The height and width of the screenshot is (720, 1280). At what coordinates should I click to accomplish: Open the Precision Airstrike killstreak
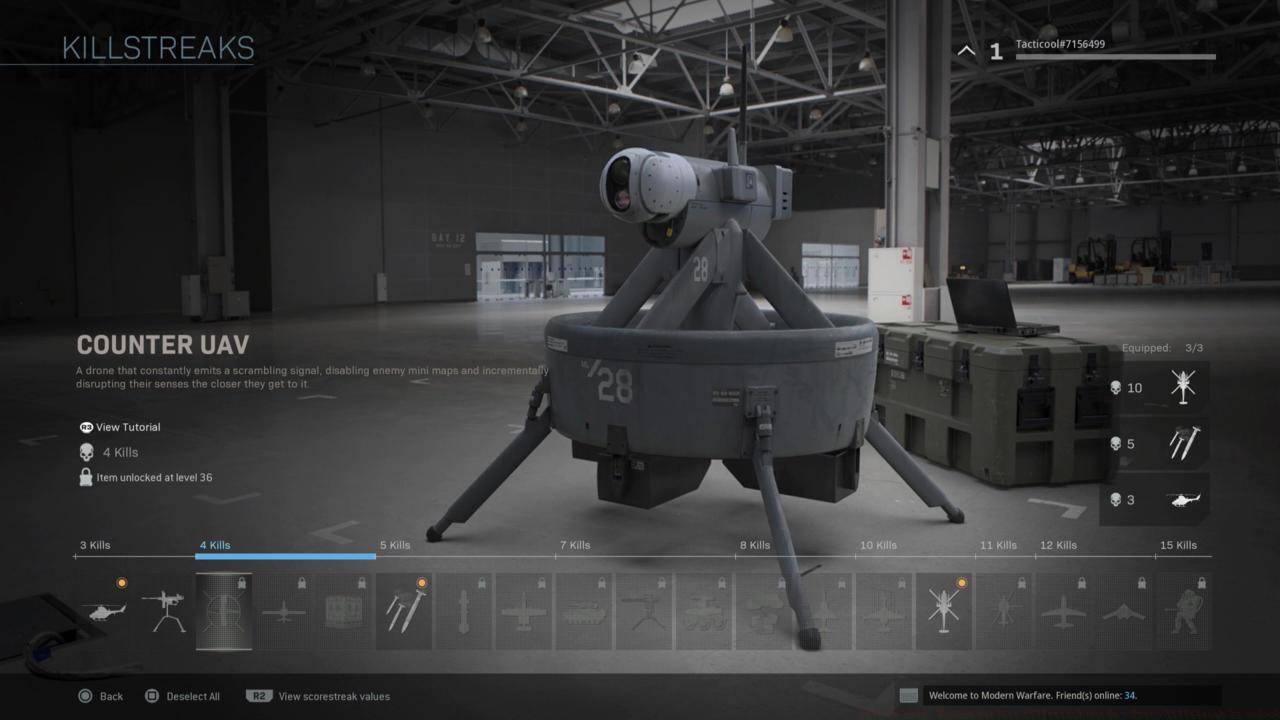pyautogui.click(x=524, y=610)
